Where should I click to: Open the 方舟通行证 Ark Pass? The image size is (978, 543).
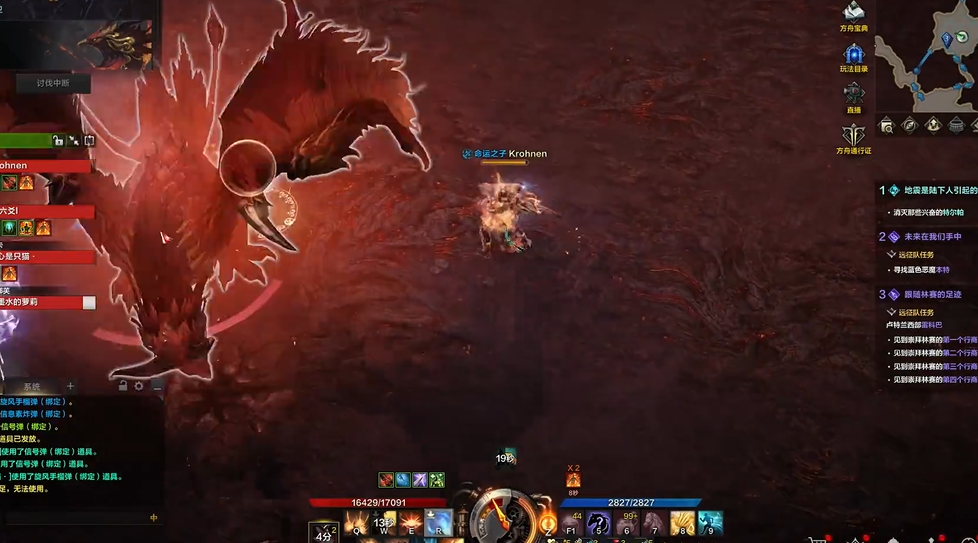[853, 137]
